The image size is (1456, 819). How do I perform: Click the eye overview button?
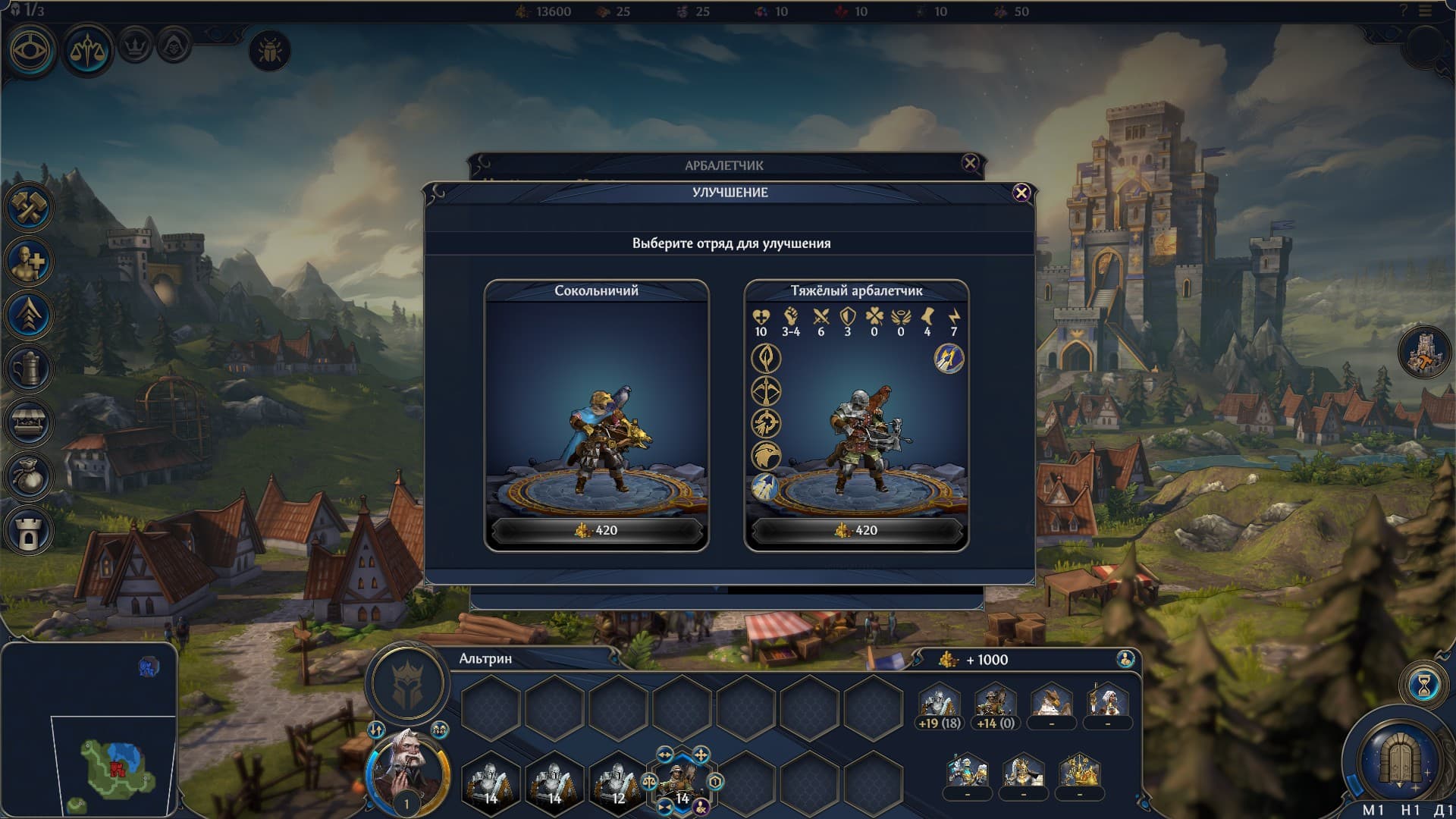[32, 50]
